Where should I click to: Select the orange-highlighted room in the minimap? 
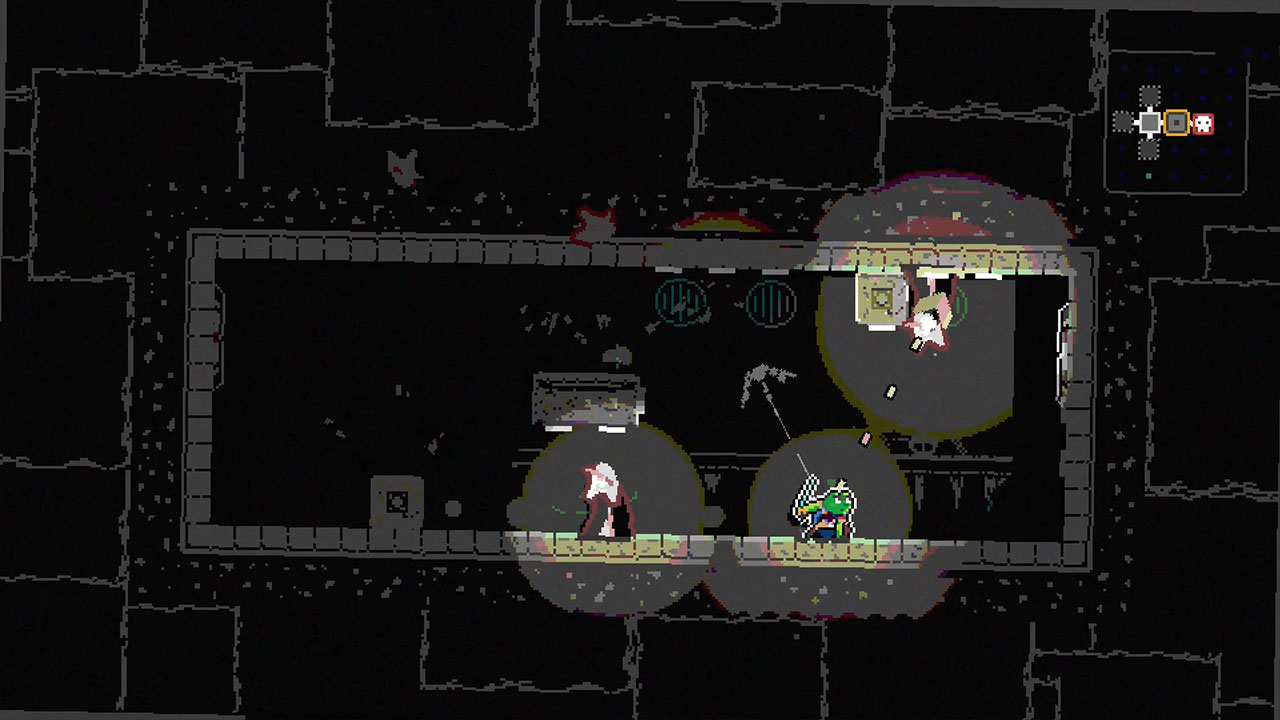1177,122
